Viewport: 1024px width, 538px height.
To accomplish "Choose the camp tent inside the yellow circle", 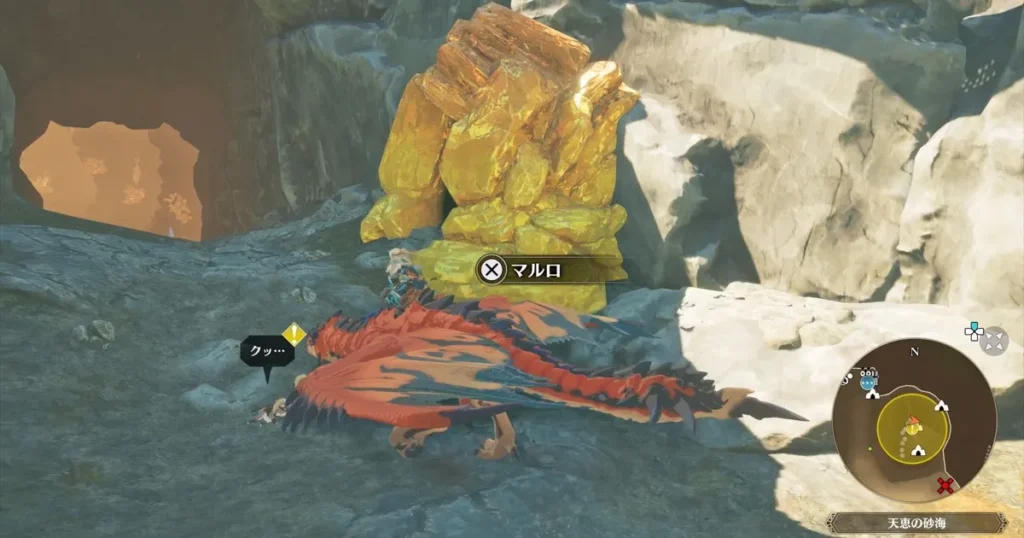I will point(917,450).
